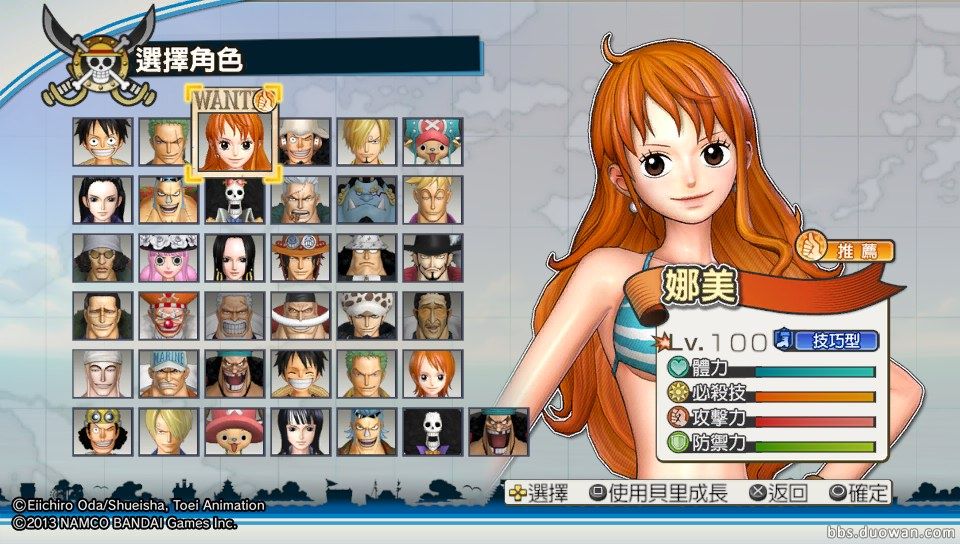Select Crocodile's portrait
The width and height of the screenshot is (960, 544).
(102, 316)
